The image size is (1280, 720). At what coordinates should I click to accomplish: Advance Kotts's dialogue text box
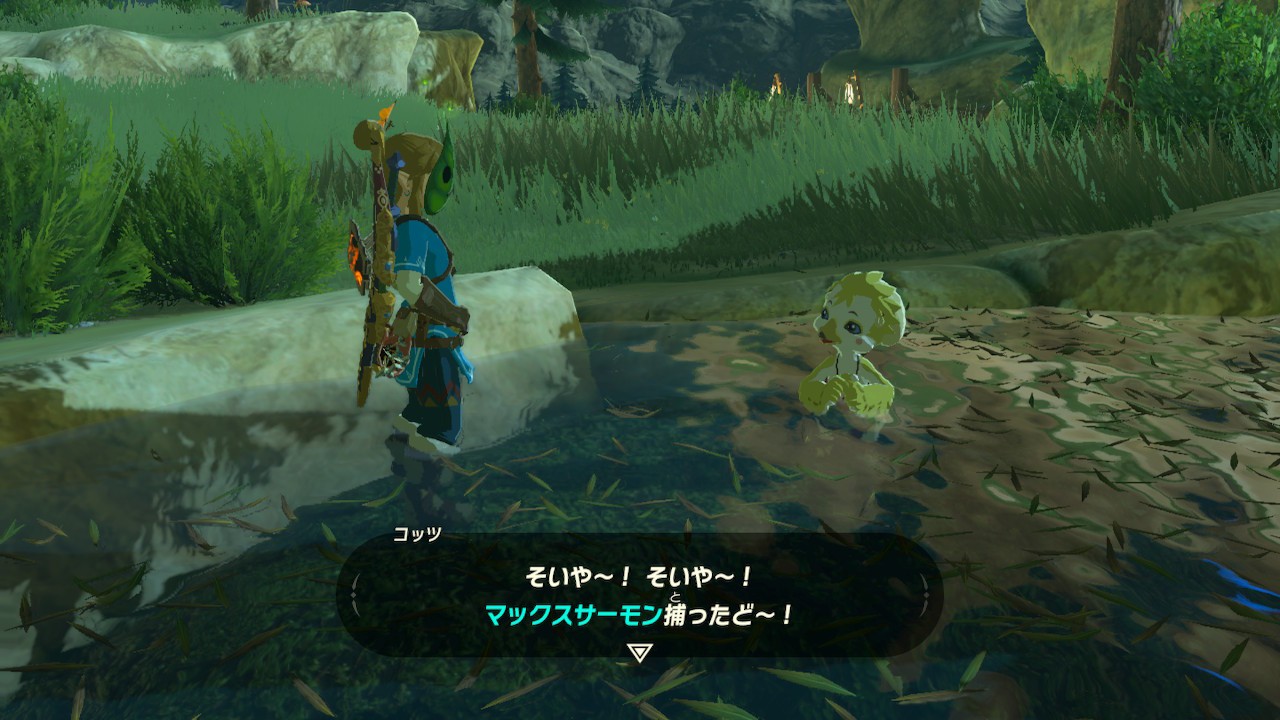(x=639, y=595)
